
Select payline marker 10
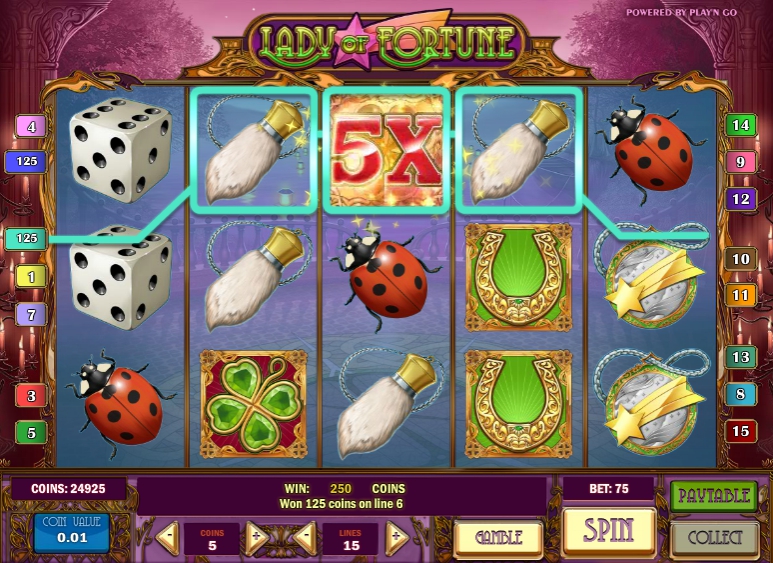tap(740, 259)
